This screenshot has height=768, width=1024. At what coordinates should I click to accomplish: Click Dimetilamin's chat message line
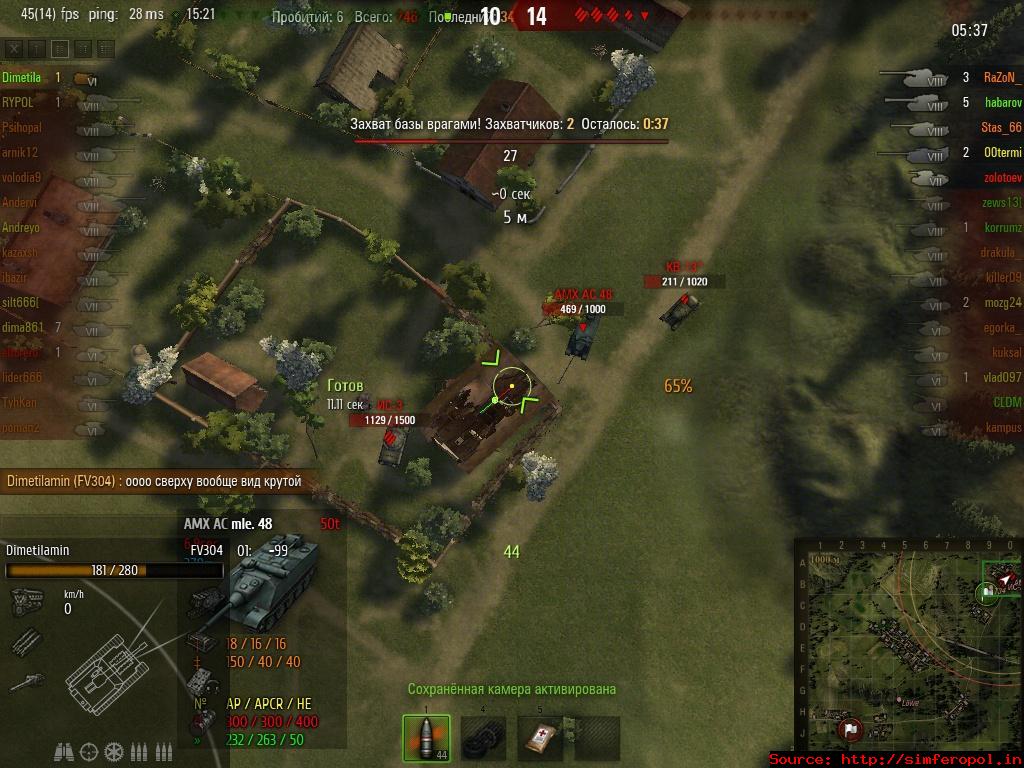(154, 482)
